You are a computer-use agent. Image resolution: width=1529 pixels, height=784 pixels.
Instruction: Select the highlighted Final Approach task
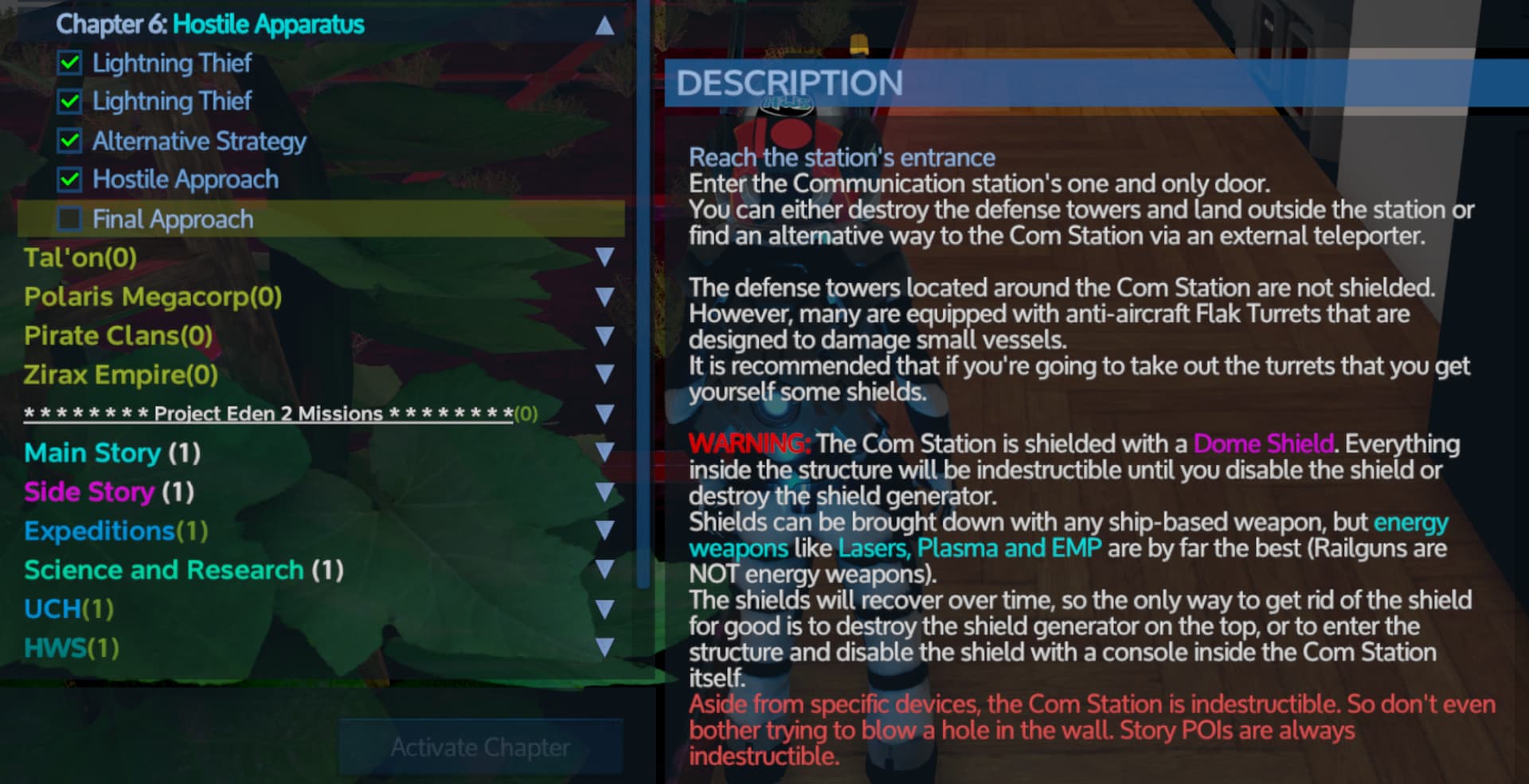pos(173,219)
